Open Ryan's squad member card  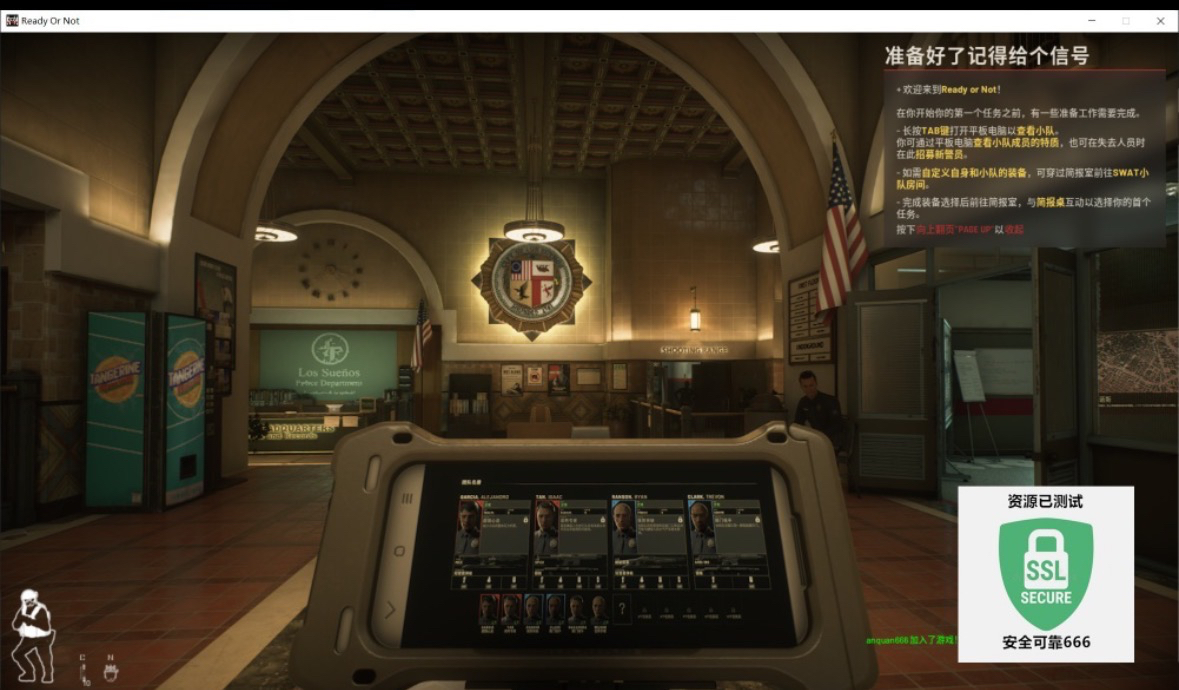point(647,528)
